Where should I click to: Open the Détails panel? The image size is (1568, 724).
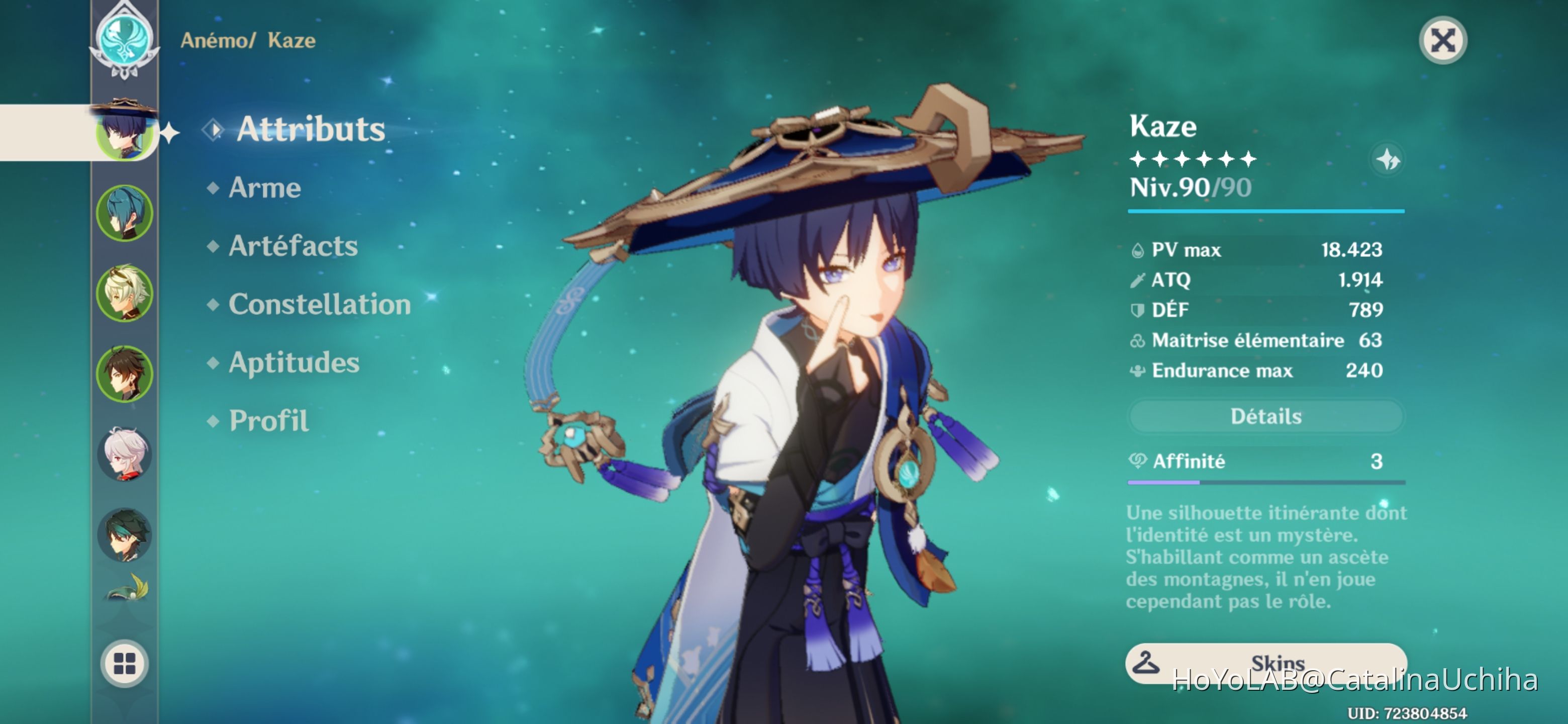pos(1265,416)
